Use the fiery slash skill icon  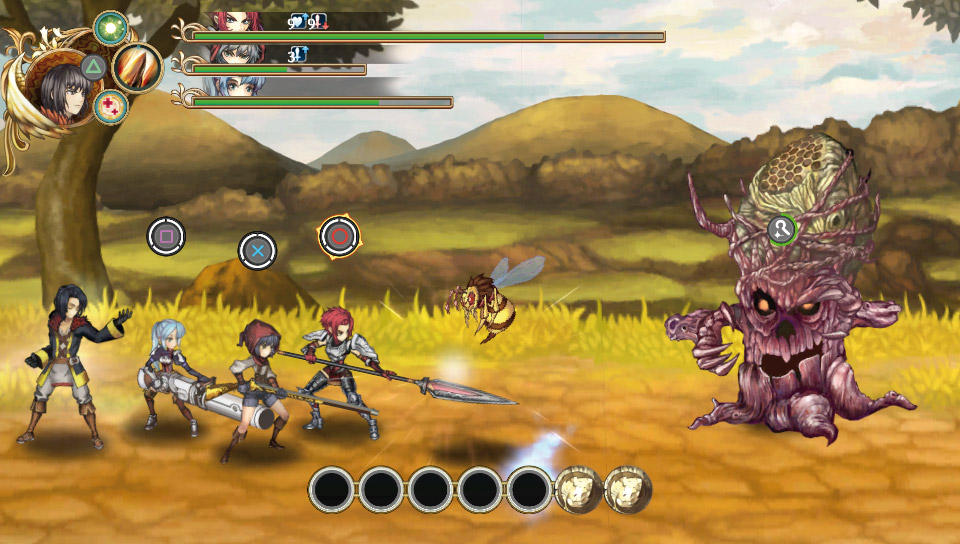point(137,68)
